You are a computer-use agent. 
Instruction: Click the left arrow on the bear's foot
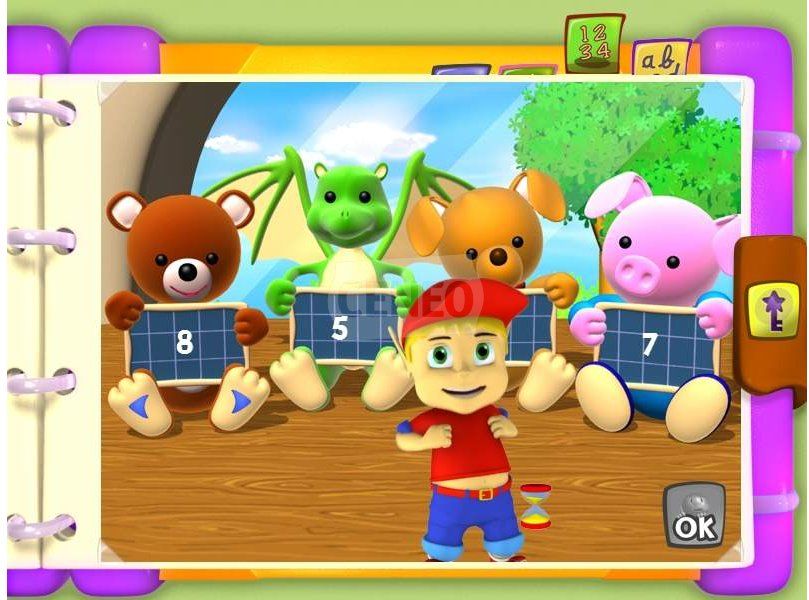[x=140, y=404]
